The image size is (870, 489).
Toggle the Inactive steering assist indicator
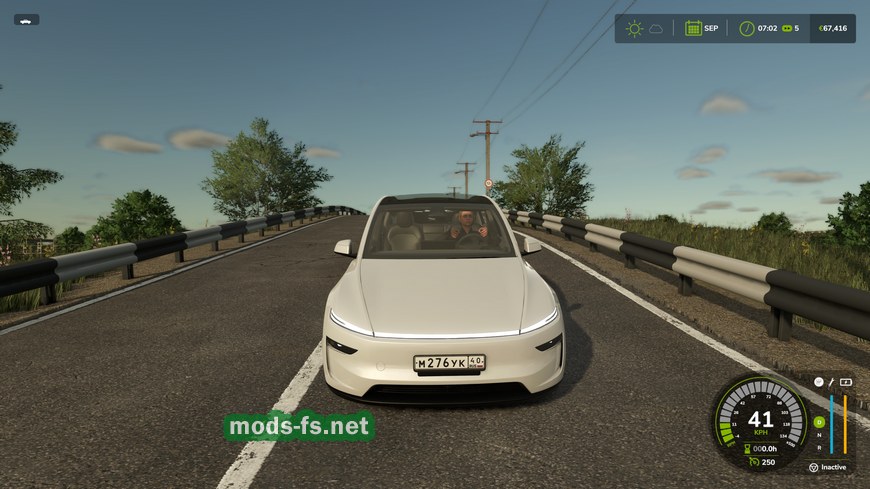coord(826,467)
